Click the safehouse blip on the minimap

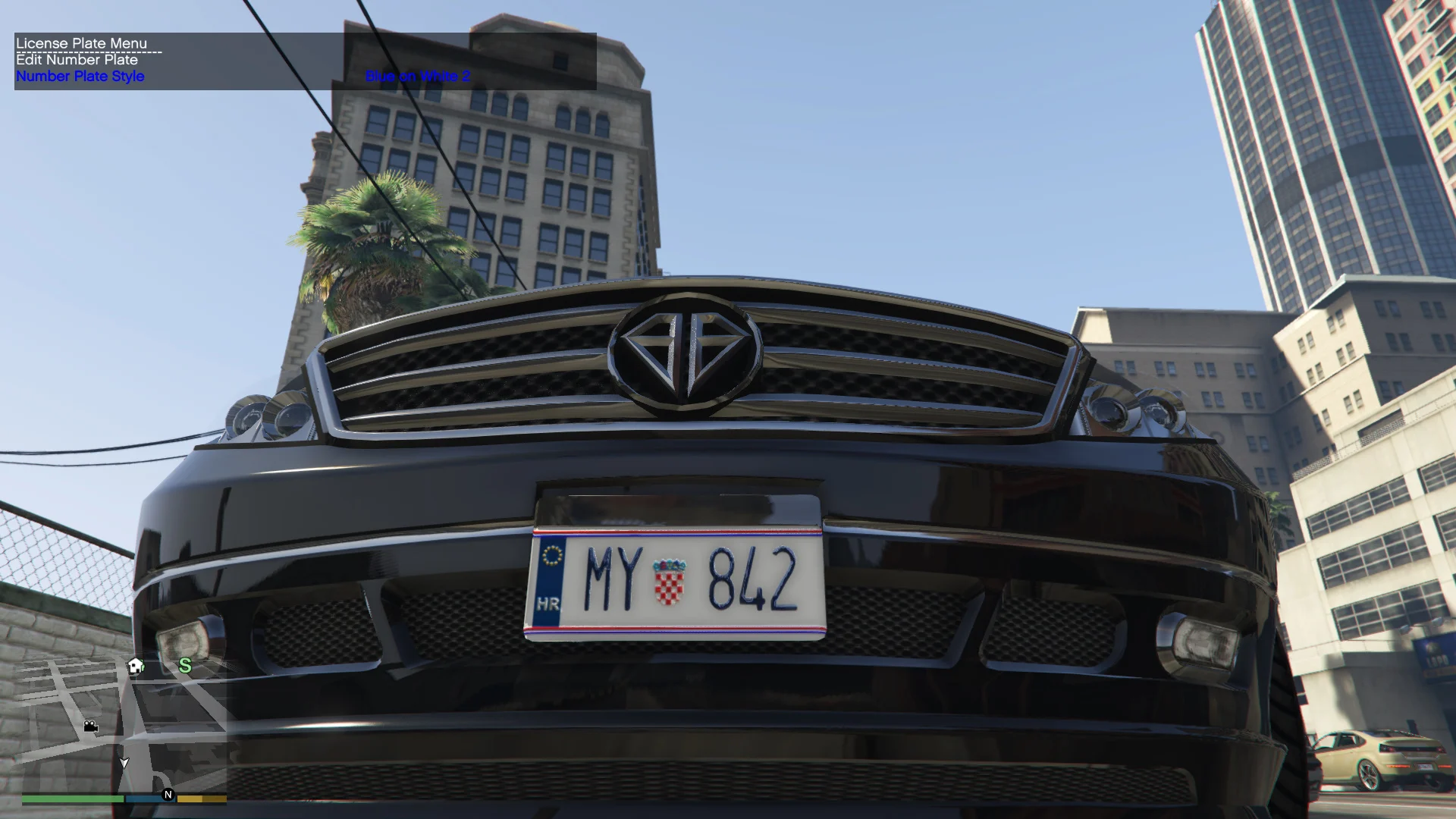[136, 666]
